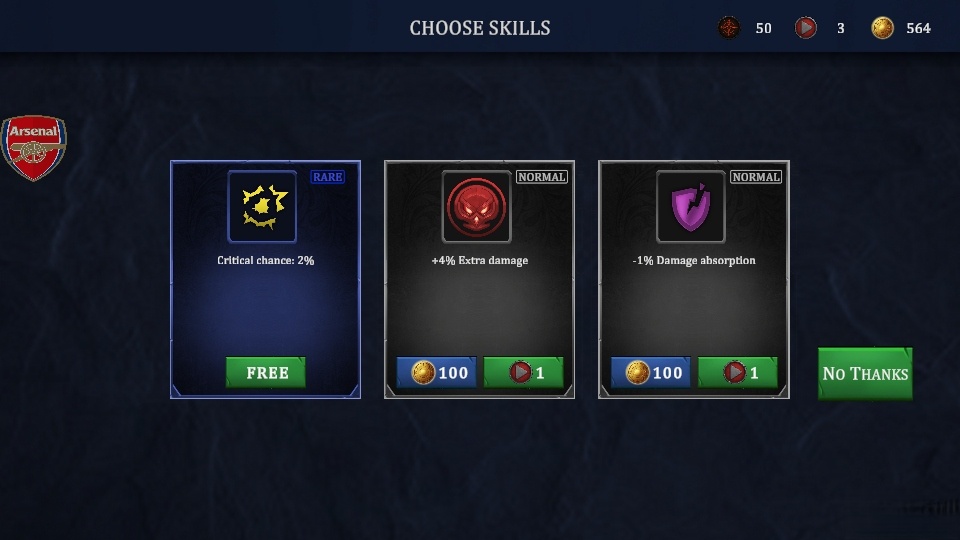
Task: Get Extra damage skill with 1 video token
Action: (523, 372)
